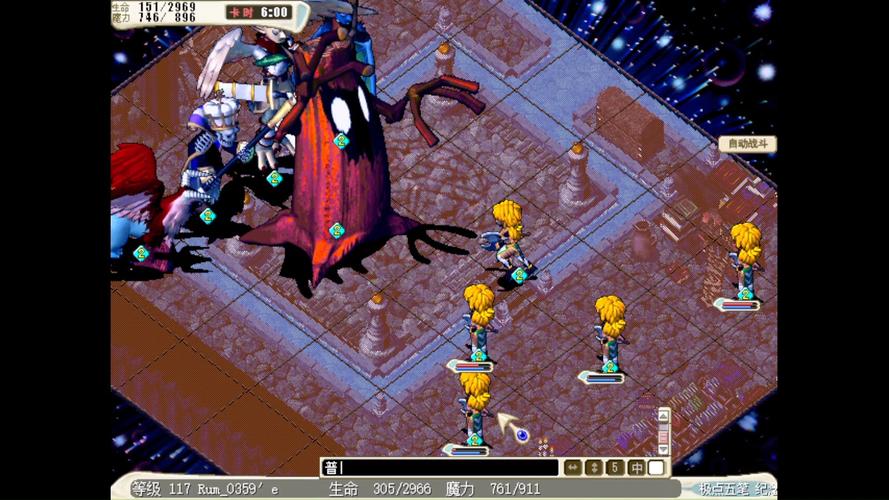Toggle the 中 chat language button
The image size is (889, 500).
pos(636,467)
